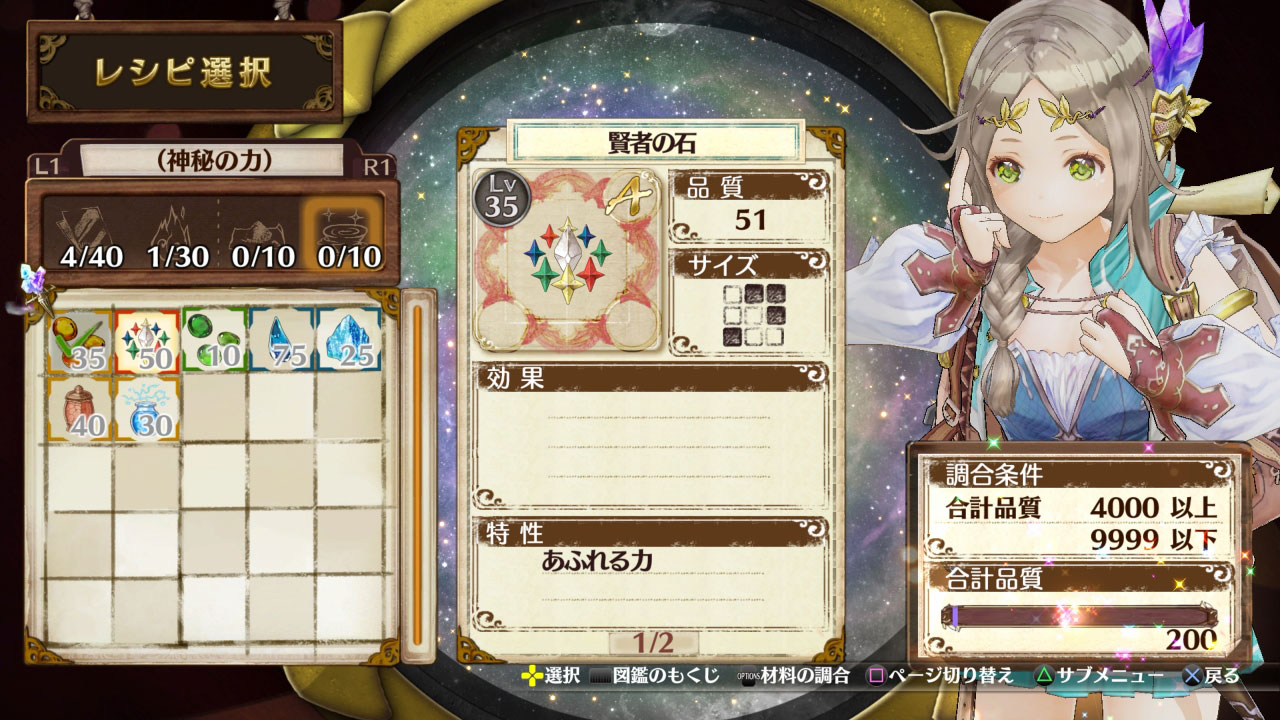The width and height of the screenshot is (1280, 720).
Task: Select the blue water droplet recipe
Action: point(282,340)
